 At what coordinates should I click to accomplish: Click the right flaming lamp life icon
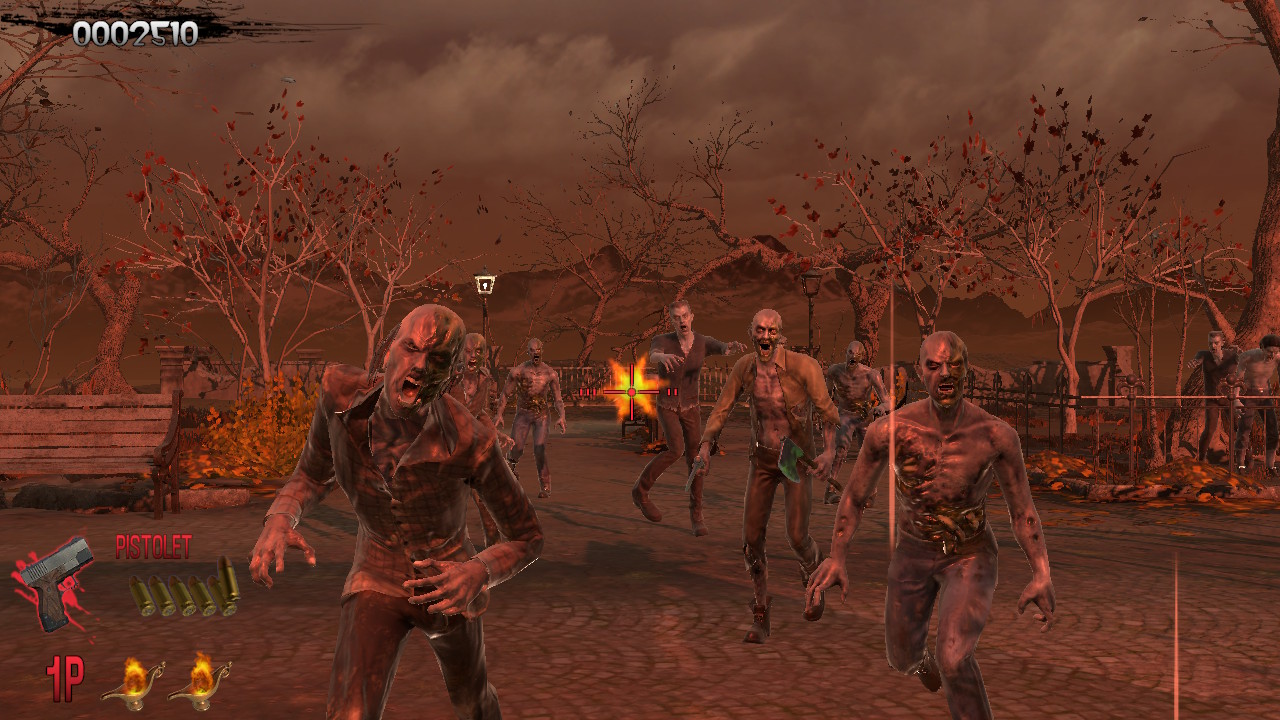pyautogui.click(x=201, y=680)
